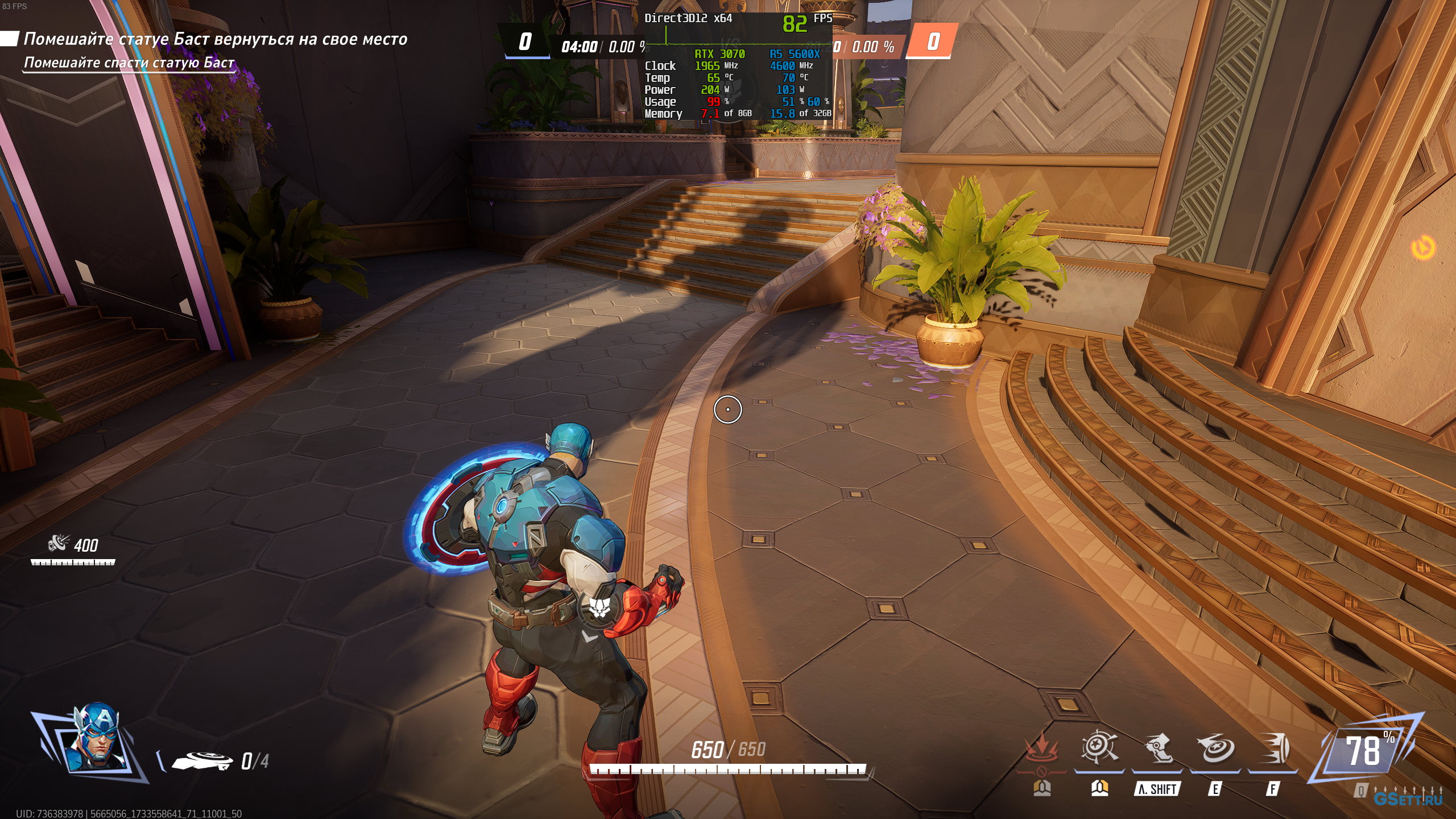The width and height of the screenshot is (1456, 819).
Task: Click the shield-strike icon beside 400
Action: click(59, 544)
